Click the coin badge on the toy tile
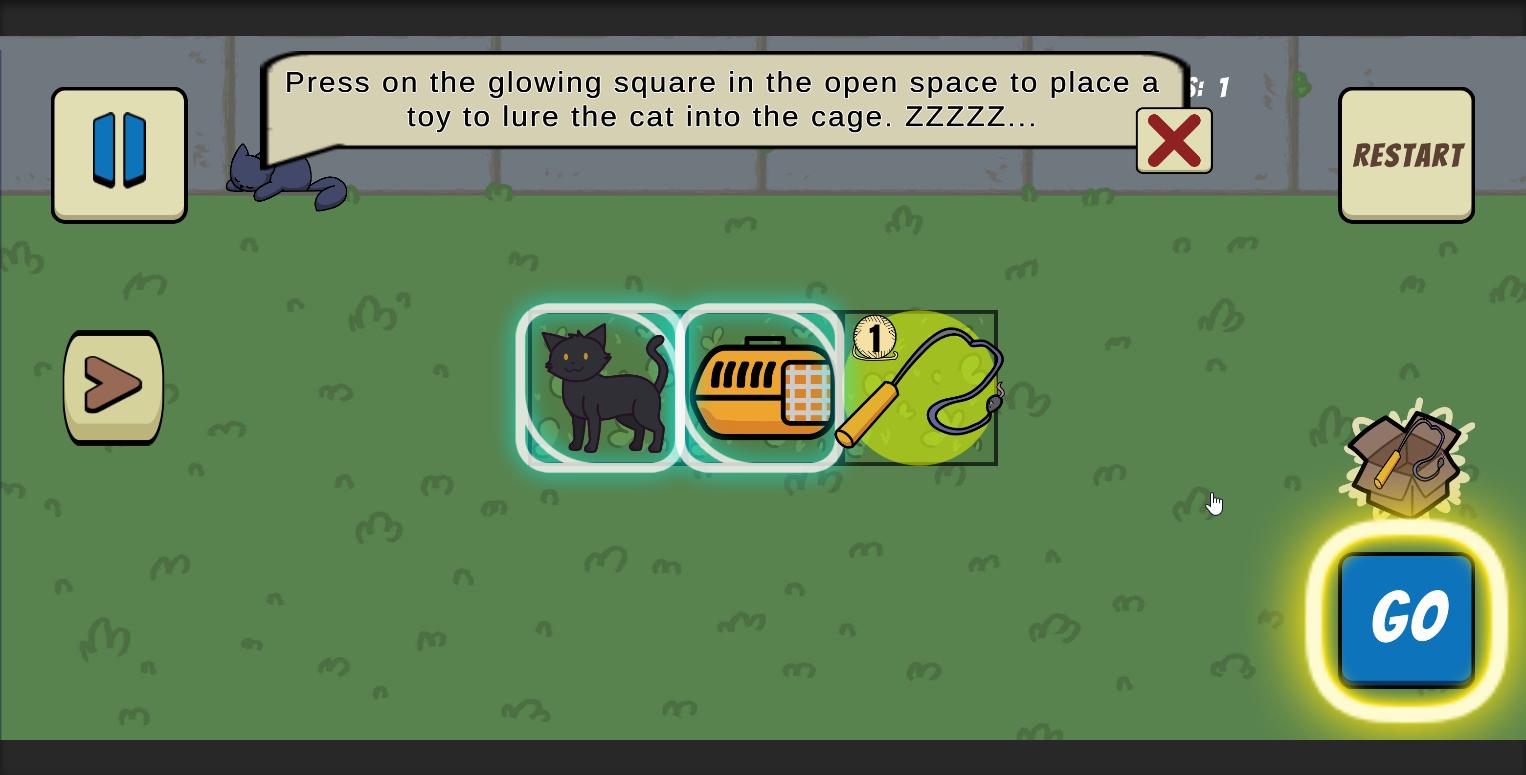This screenshot has height=775, width=1526. click(x=874, y=339)
